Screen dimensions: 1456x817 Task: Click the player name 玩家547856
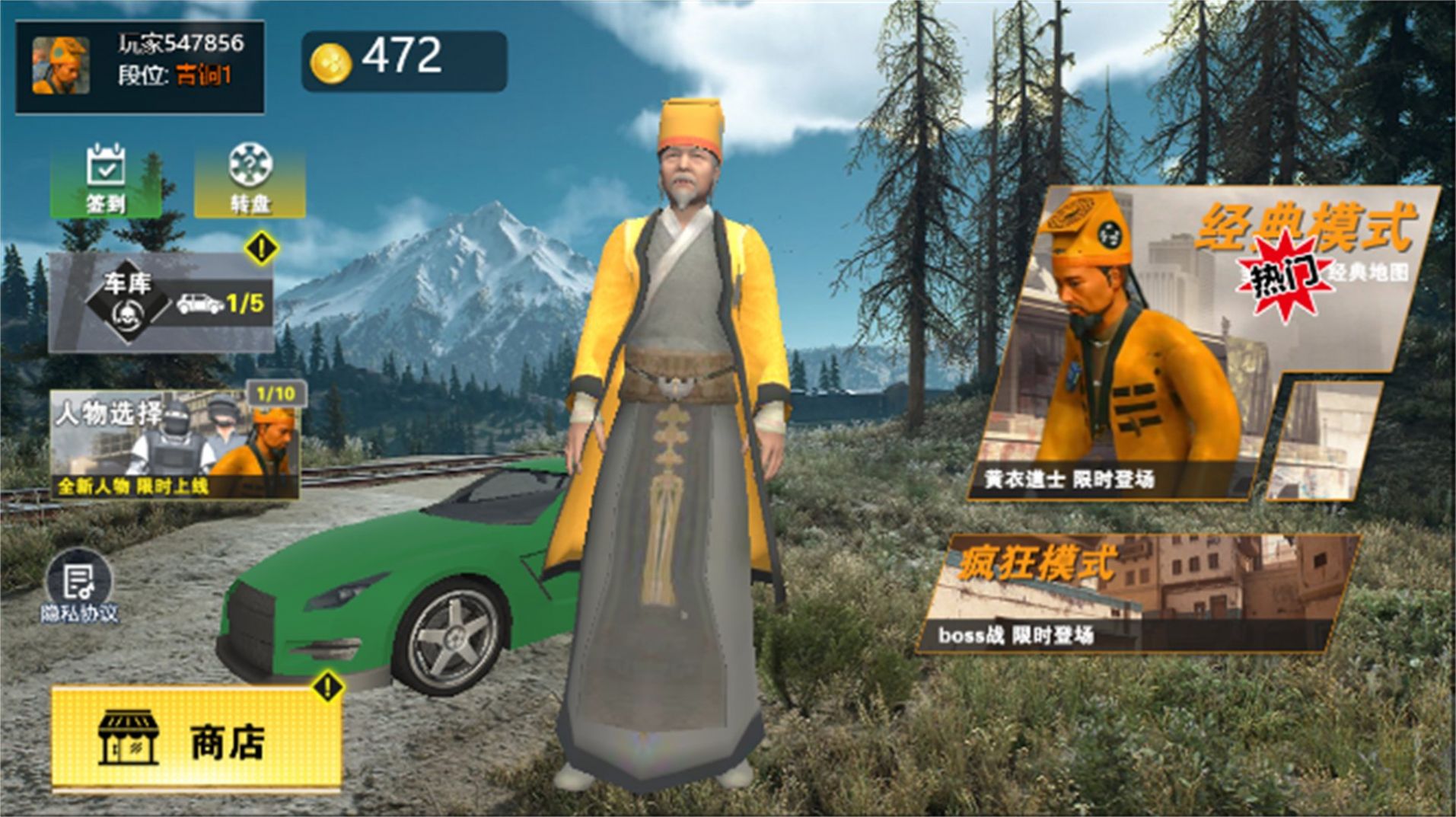(180, 43)
